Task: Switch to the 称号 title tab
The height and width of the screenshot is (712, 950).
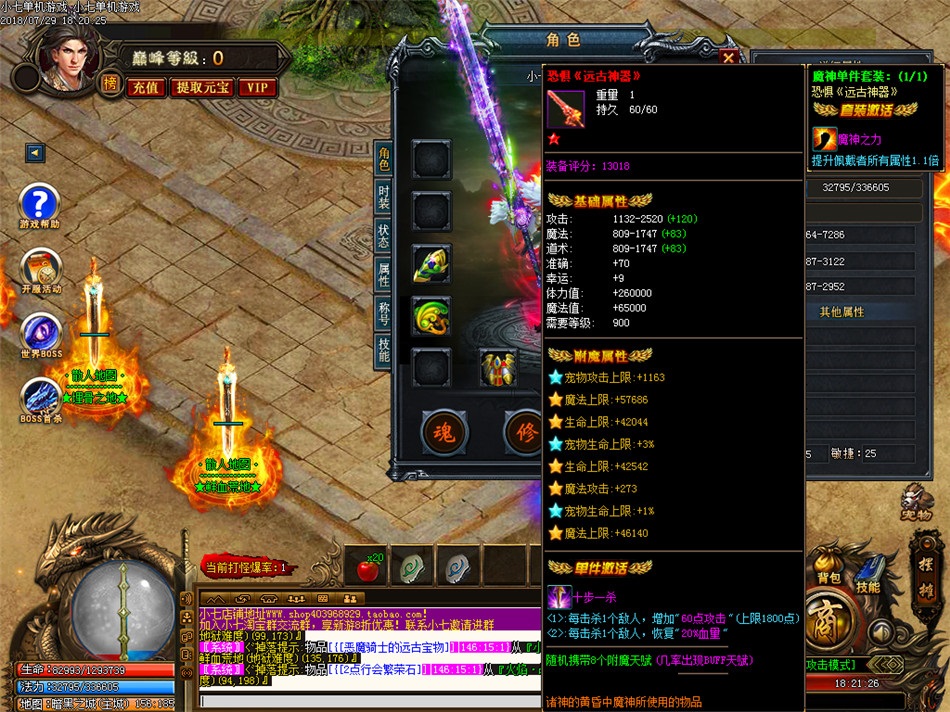Action: [383, 313]
